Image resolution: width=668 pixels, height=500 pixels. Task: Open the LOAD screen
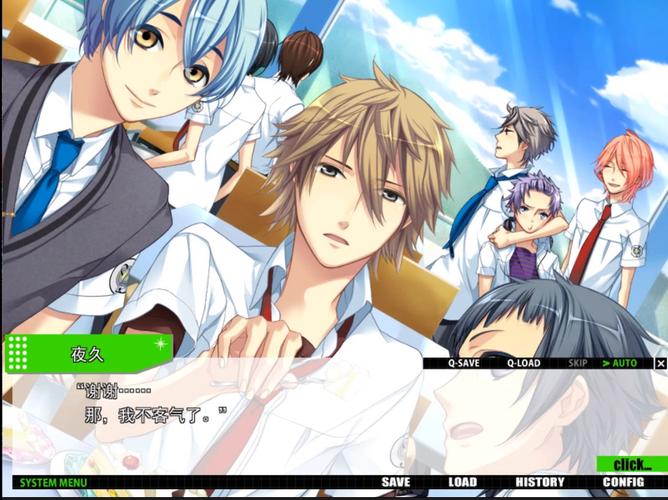point(462,483)
